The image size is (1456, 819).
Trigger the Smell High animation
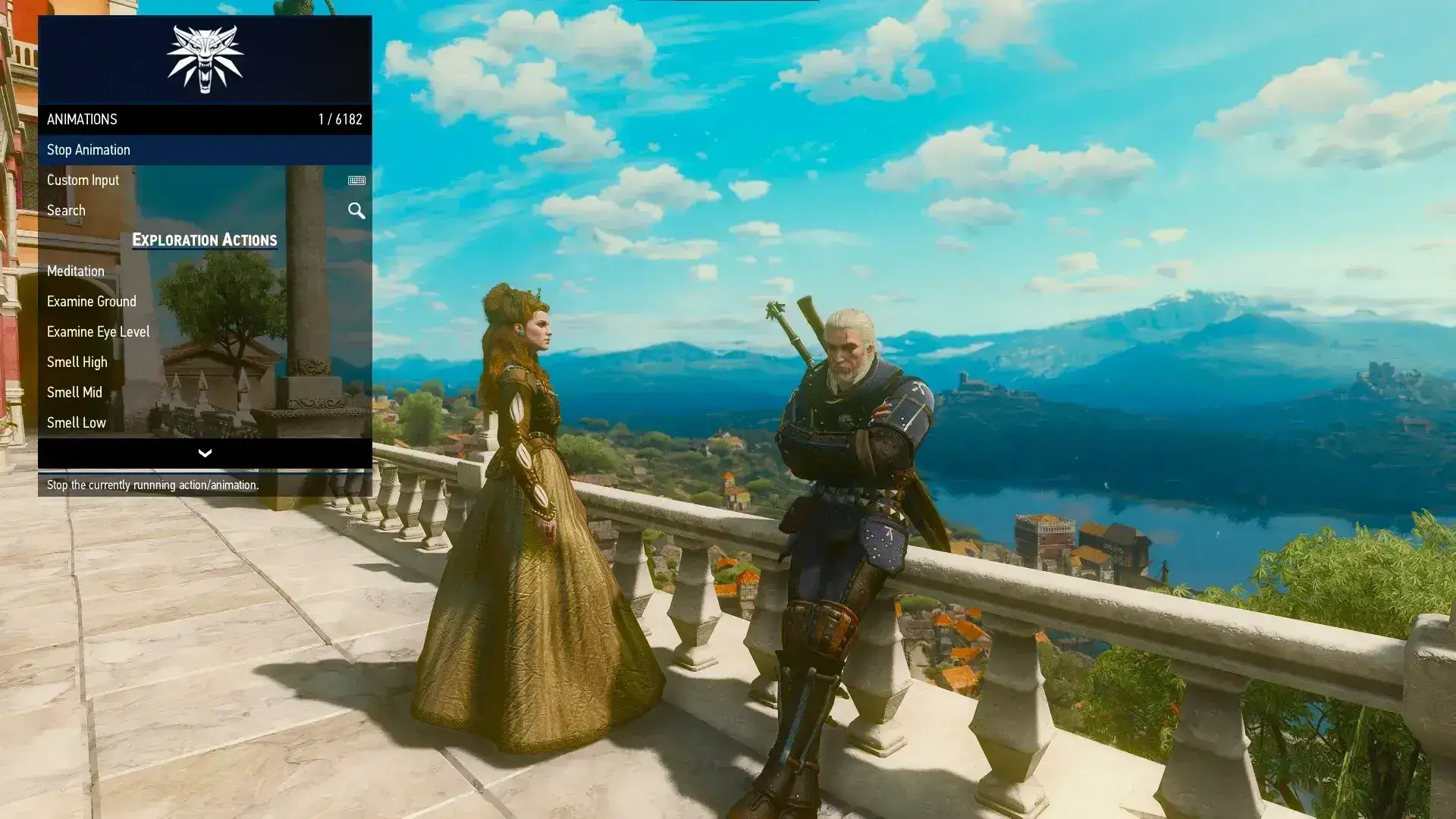[77, 362]
